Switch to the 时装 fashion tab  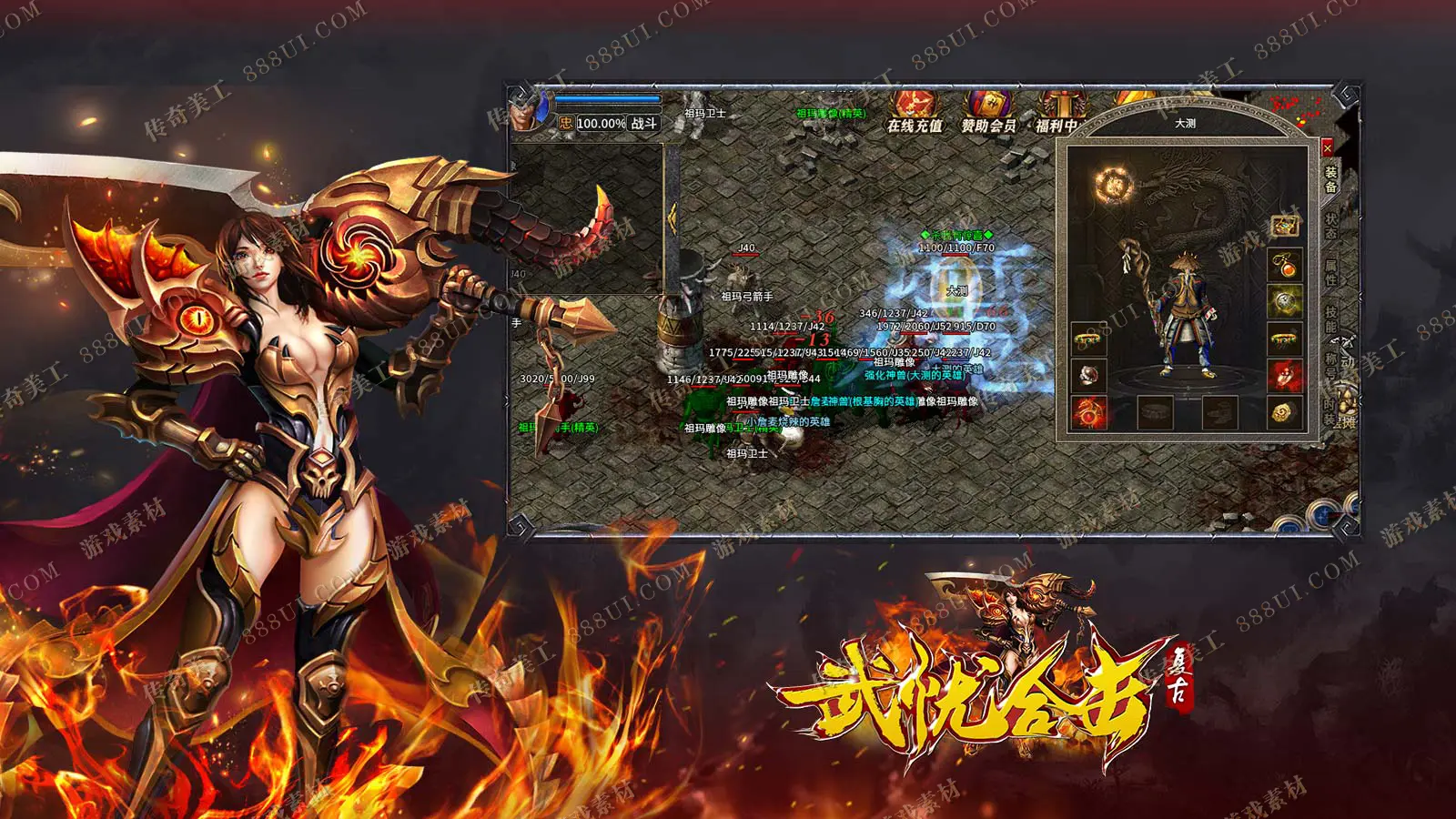click(x=1330, y=410)
